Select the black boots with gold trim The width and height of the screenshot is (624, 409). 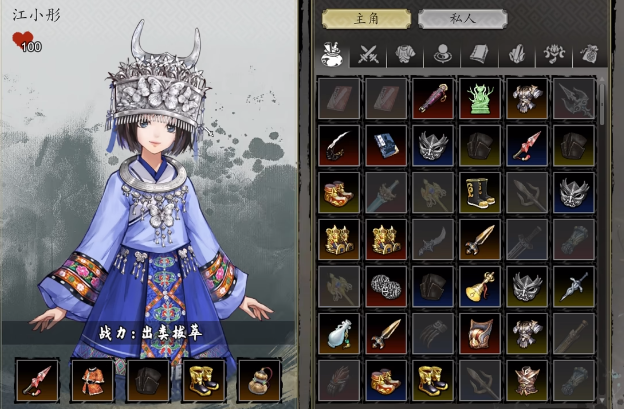(480, 192)
